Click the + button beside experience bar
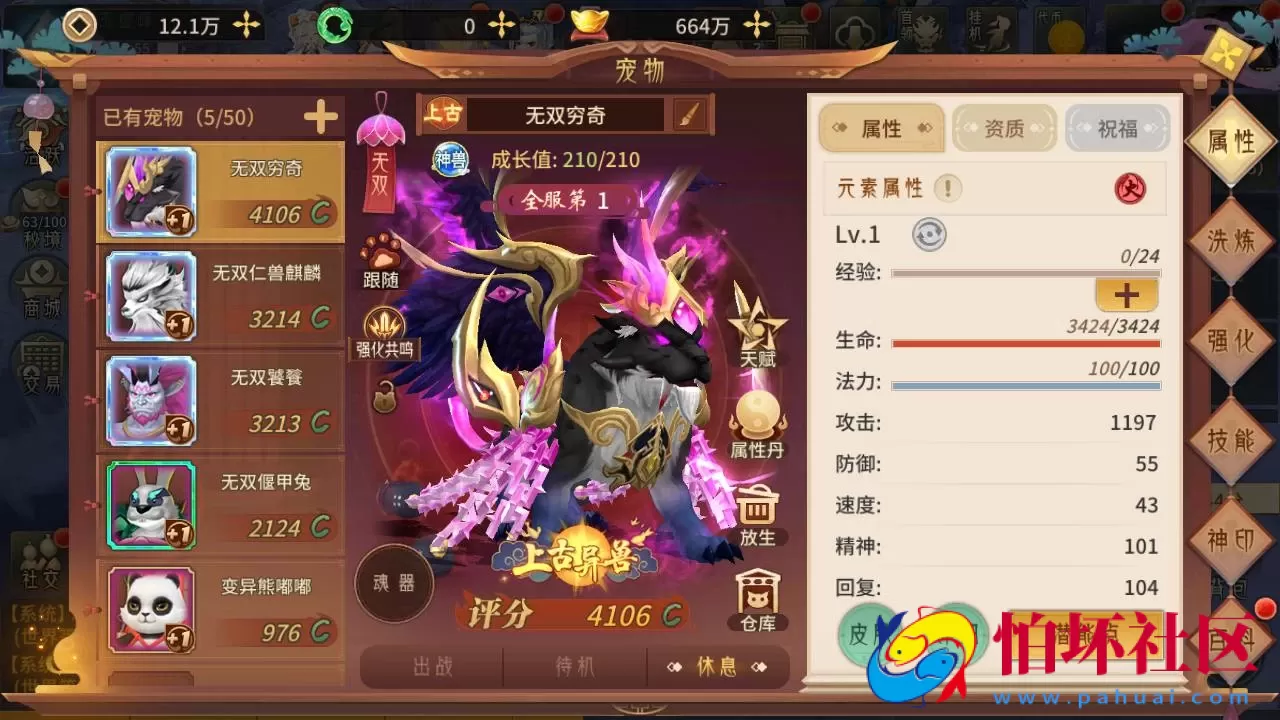Screen dimensions: 1280x720 pos(1126,295)
